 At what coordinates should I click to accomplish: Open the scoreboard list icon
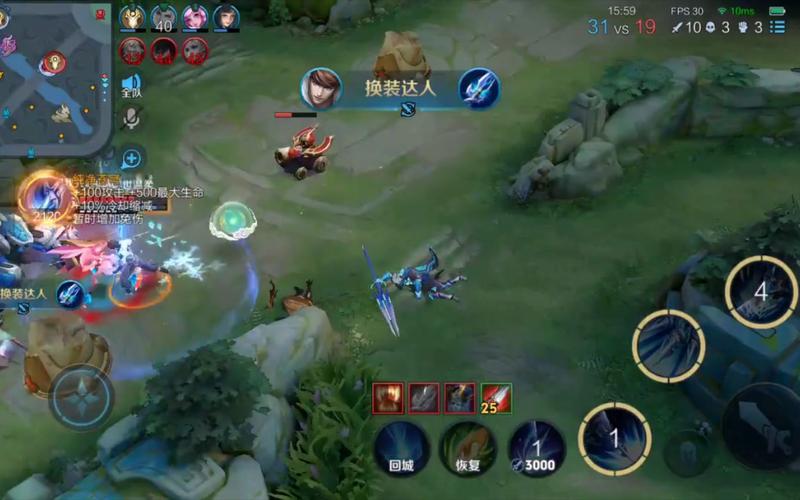click(777, 27)
